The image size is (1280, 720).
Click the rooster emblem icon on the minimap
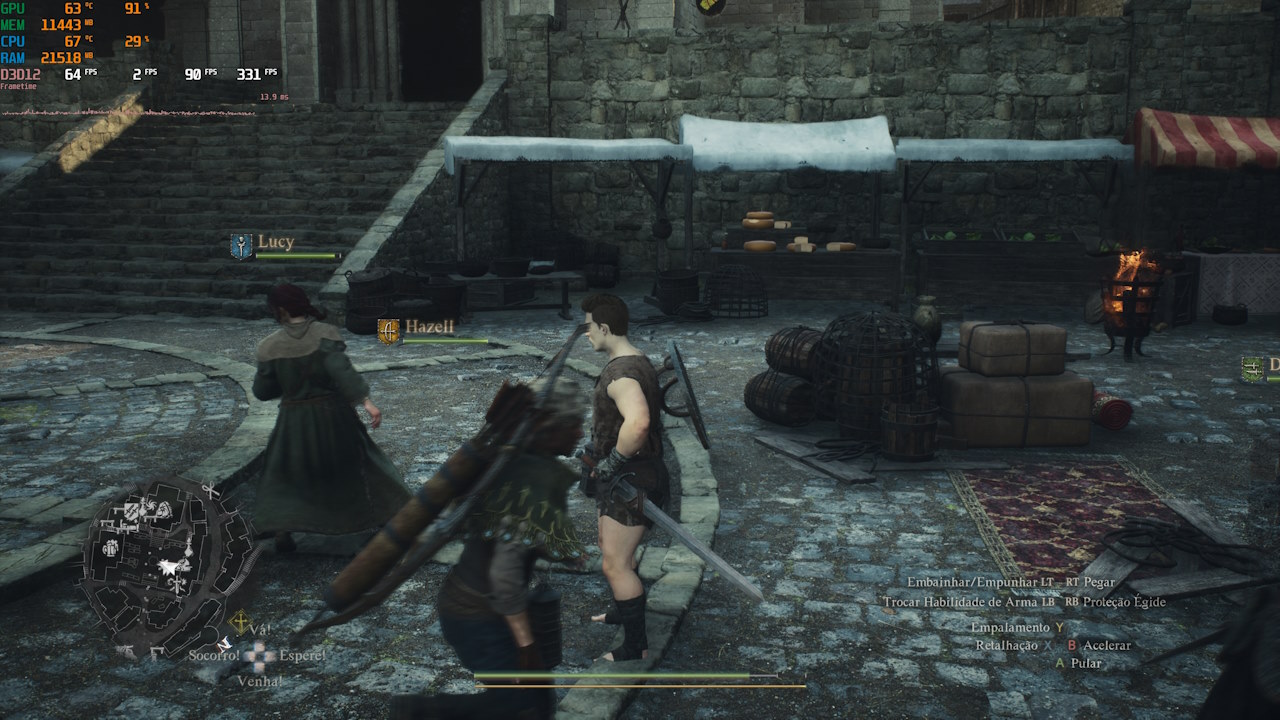click(149, 505)
